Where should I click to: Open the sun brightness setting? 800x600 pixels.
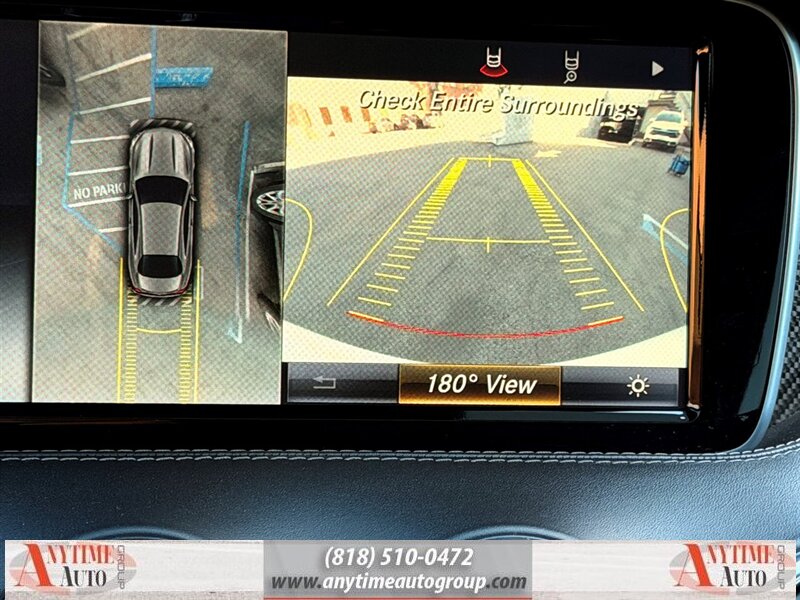tap(637, 386)
